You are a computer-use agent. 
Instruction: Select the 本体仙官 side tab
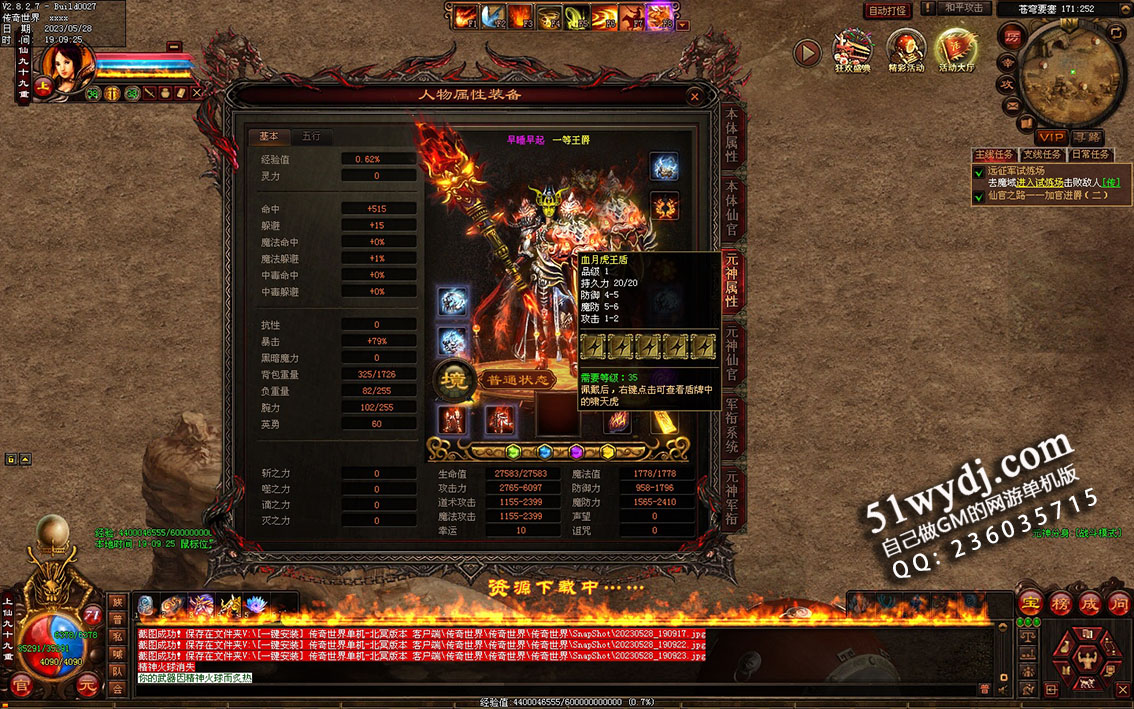pyautogui.click(x=732, y=207)
